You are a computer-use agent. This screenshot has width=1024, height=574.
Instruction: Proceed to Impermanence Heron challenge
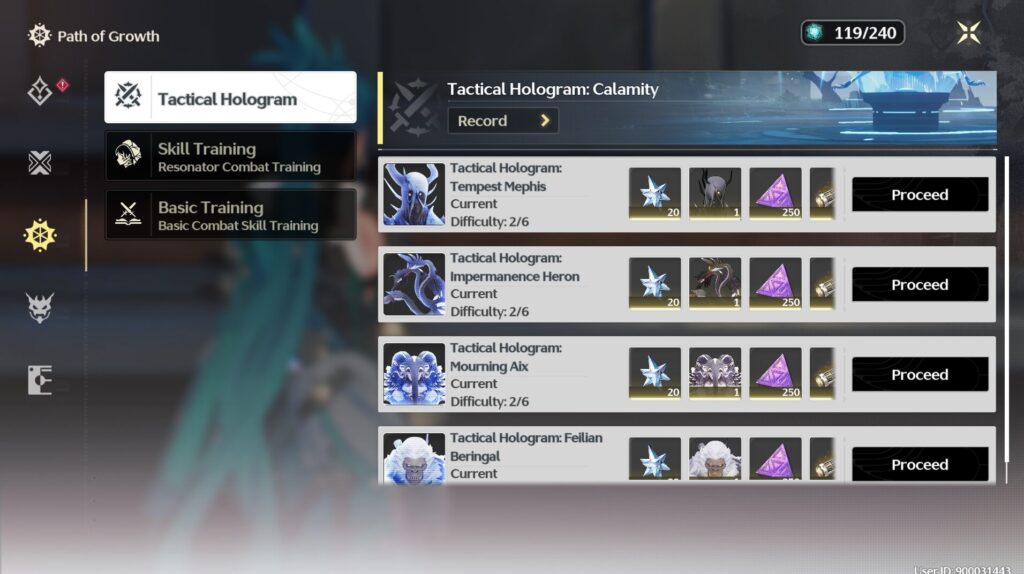(x=919, y=285)
